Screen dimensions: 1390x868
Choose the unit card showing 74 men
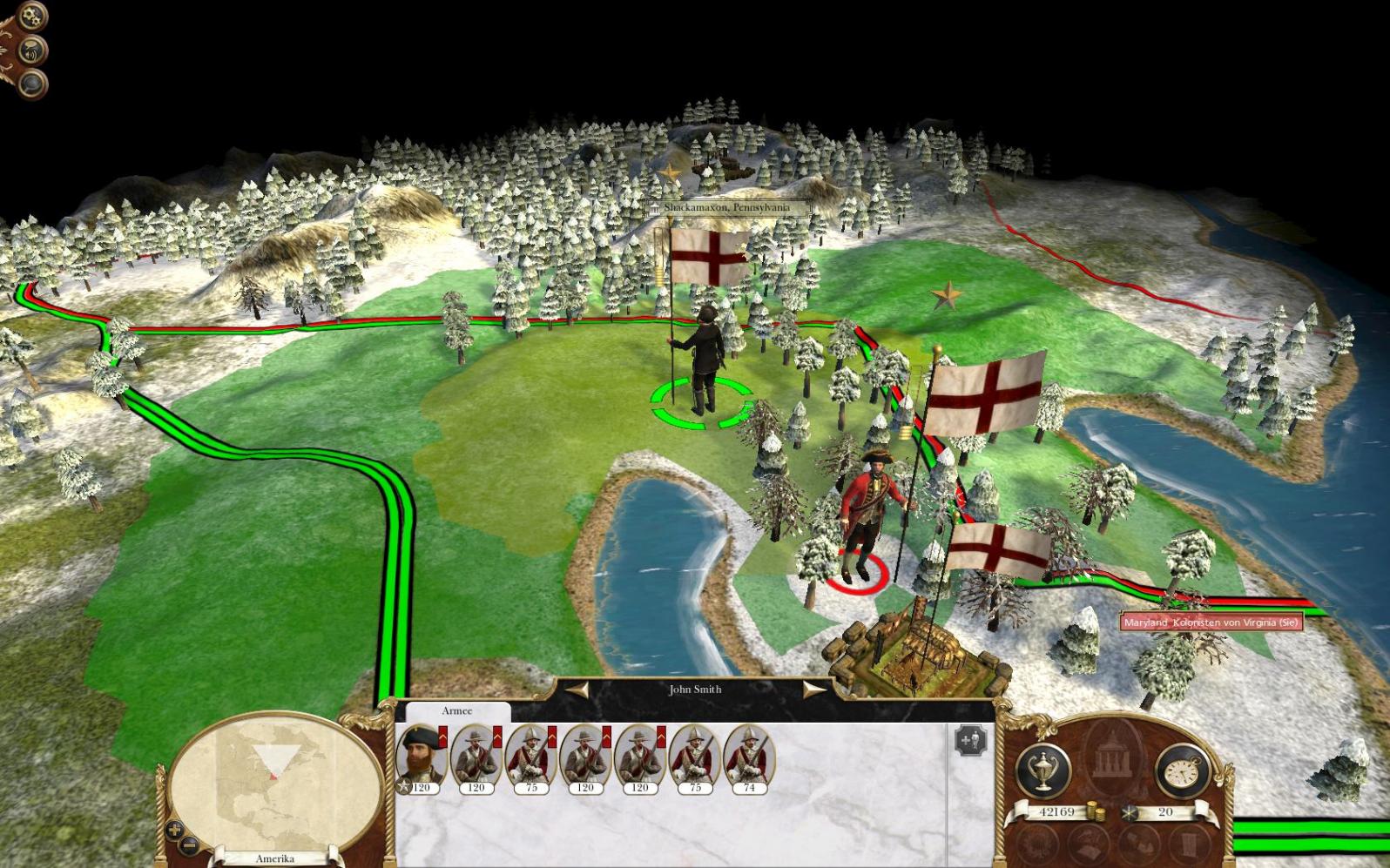(x=749, y=756)
